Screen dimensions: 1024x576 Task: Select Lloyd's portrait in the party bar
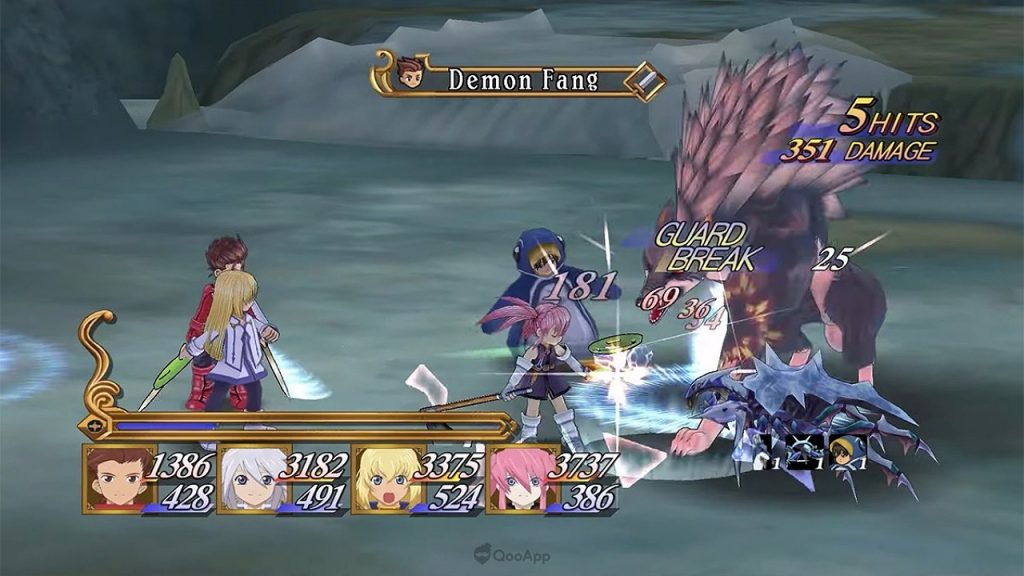pyautogui.click(x=113, y=478)
